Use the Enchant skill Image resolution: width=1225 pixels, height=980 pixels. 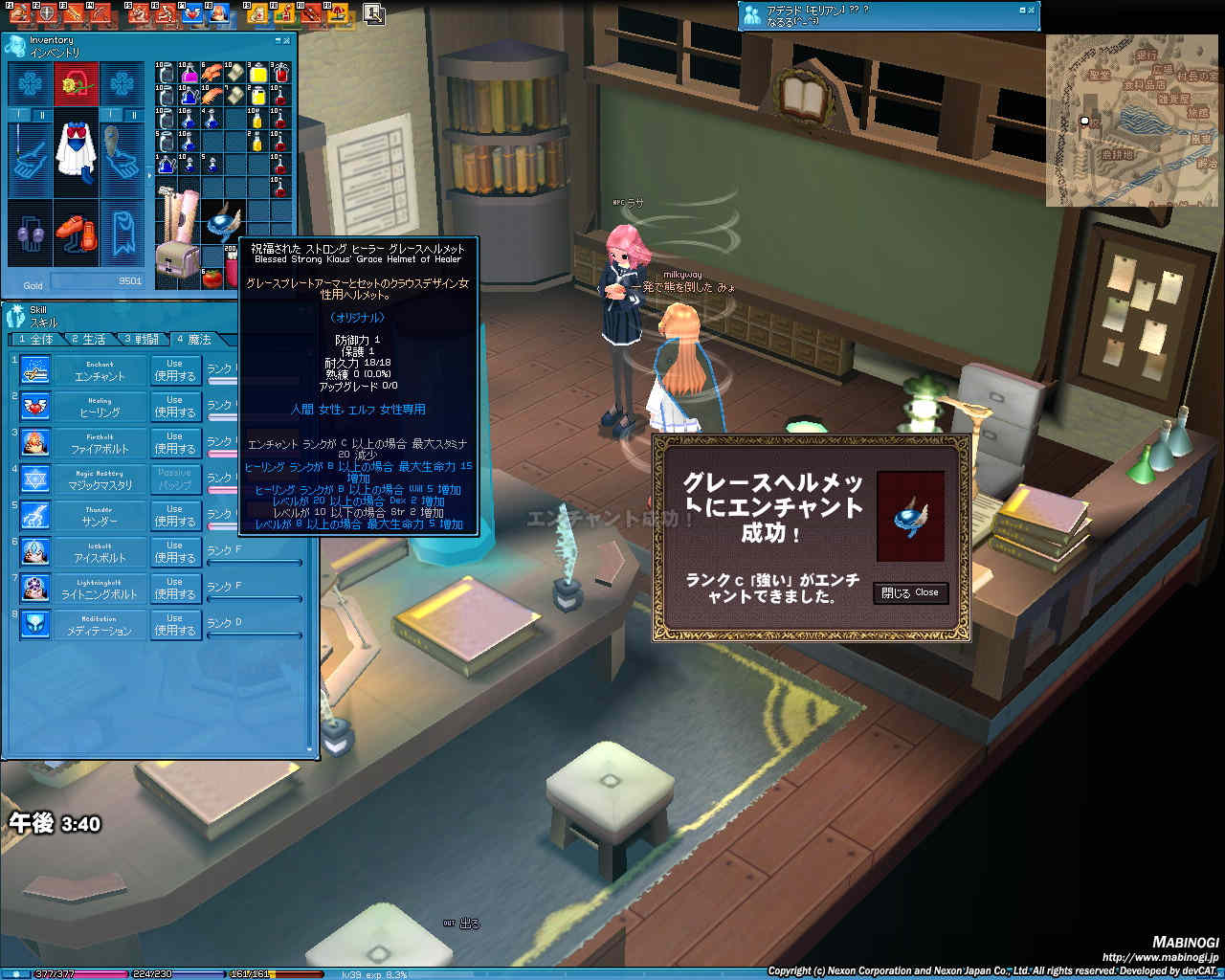pyautogui.click(x=174, y=370)
